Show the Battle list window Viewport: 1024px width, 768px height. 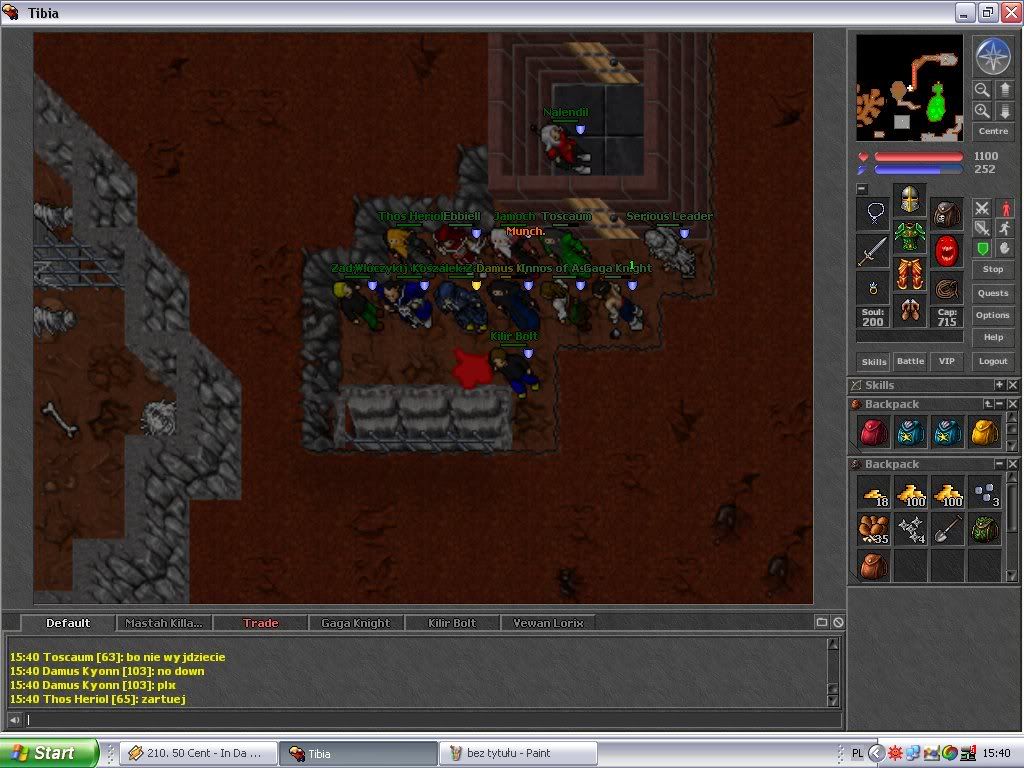910,362
